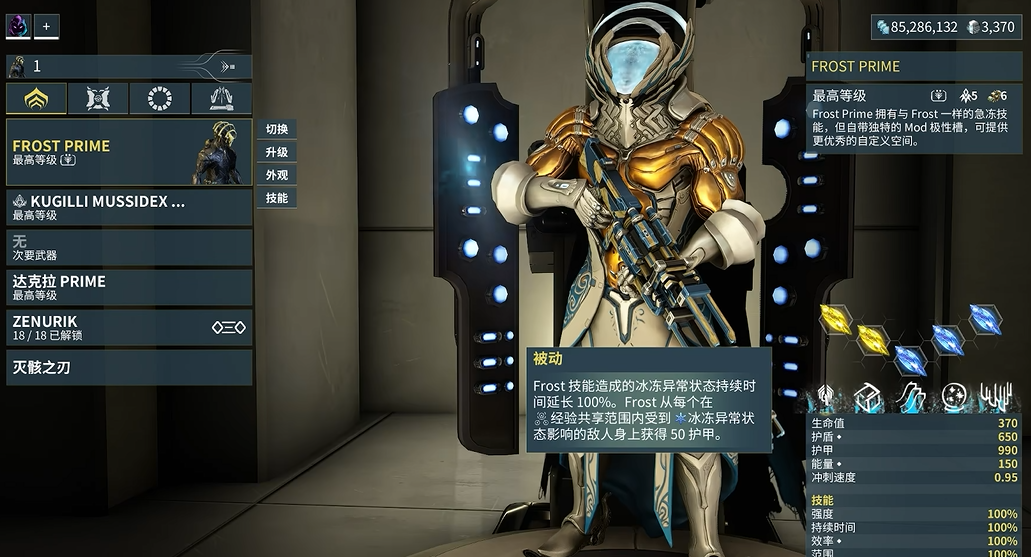This screenshot has height=557, width=1031.
Task: Open the loadout 1 selector bar
Action: tap(129, 66)
